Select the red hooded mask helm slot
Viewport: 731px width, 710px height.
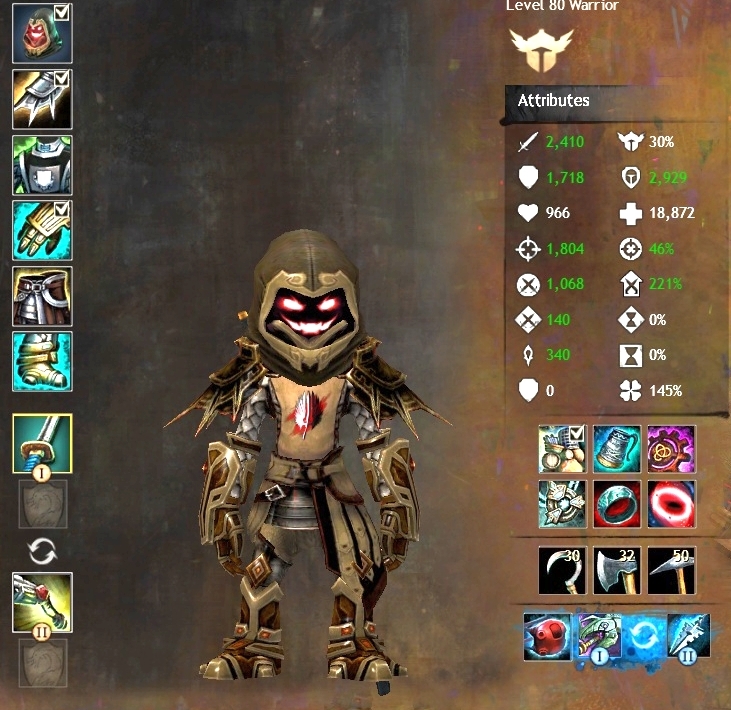pyautogui.click(x=41, y=32)
